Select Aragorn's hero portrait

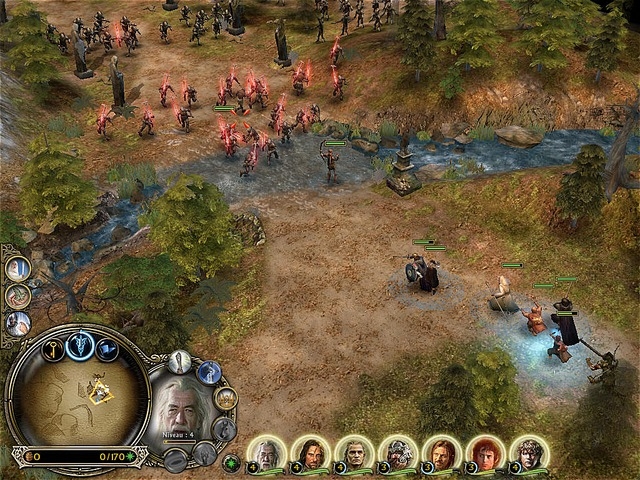pos(310,454)
